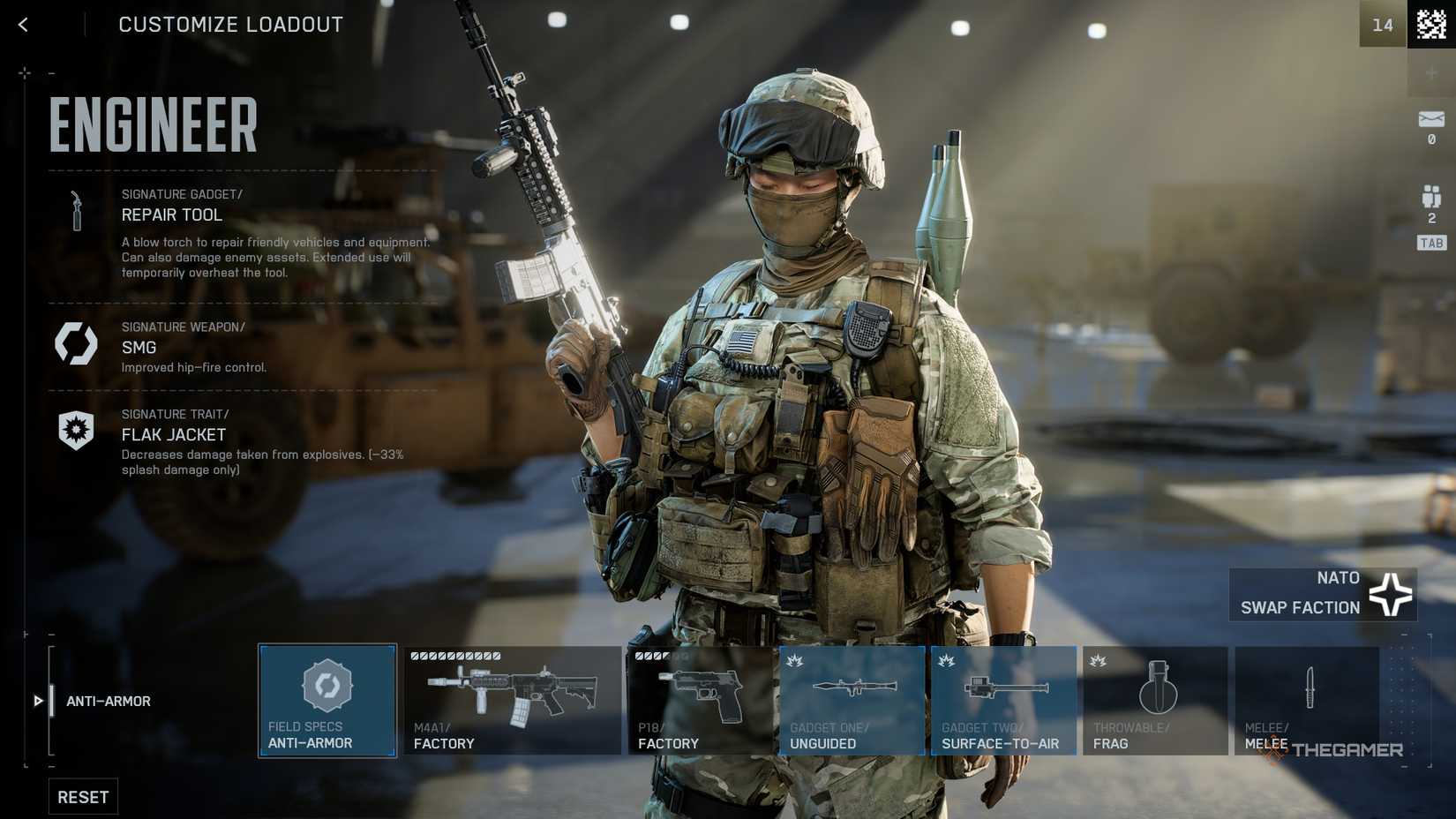Expand the Anti-Armor arrow selector
This screenshot has width=1456, height=819.
37,701
